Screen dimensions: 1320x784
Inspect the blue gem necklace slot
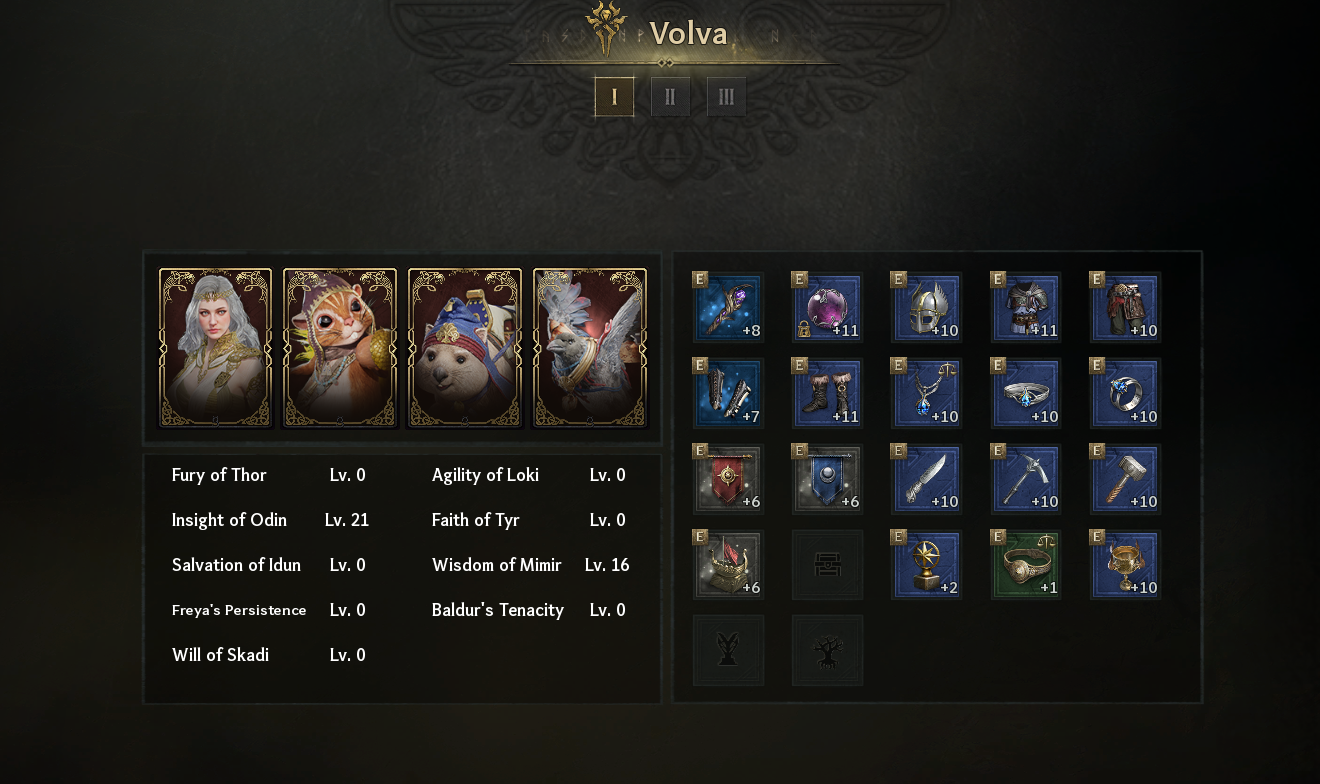[927, 394]
